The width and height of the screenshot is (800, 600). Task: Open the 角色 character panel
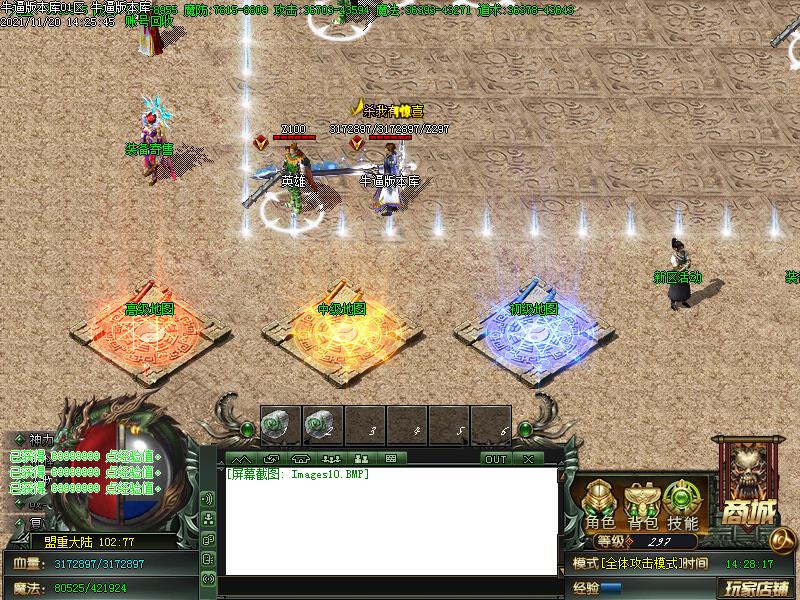point(600,504)
